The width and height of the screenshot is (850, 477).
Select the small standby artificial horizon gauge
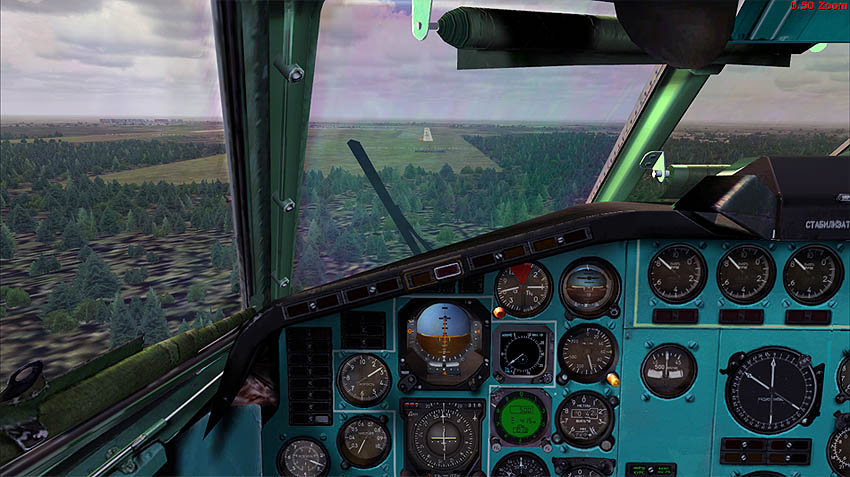pos(588,286)
